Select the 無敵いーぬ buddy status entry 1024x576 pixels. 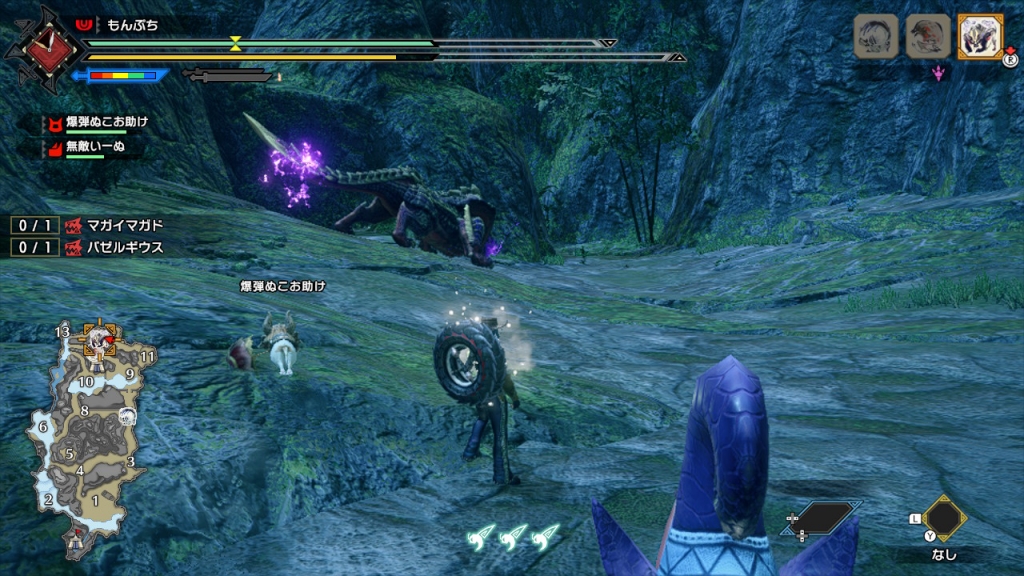[92, 147]
